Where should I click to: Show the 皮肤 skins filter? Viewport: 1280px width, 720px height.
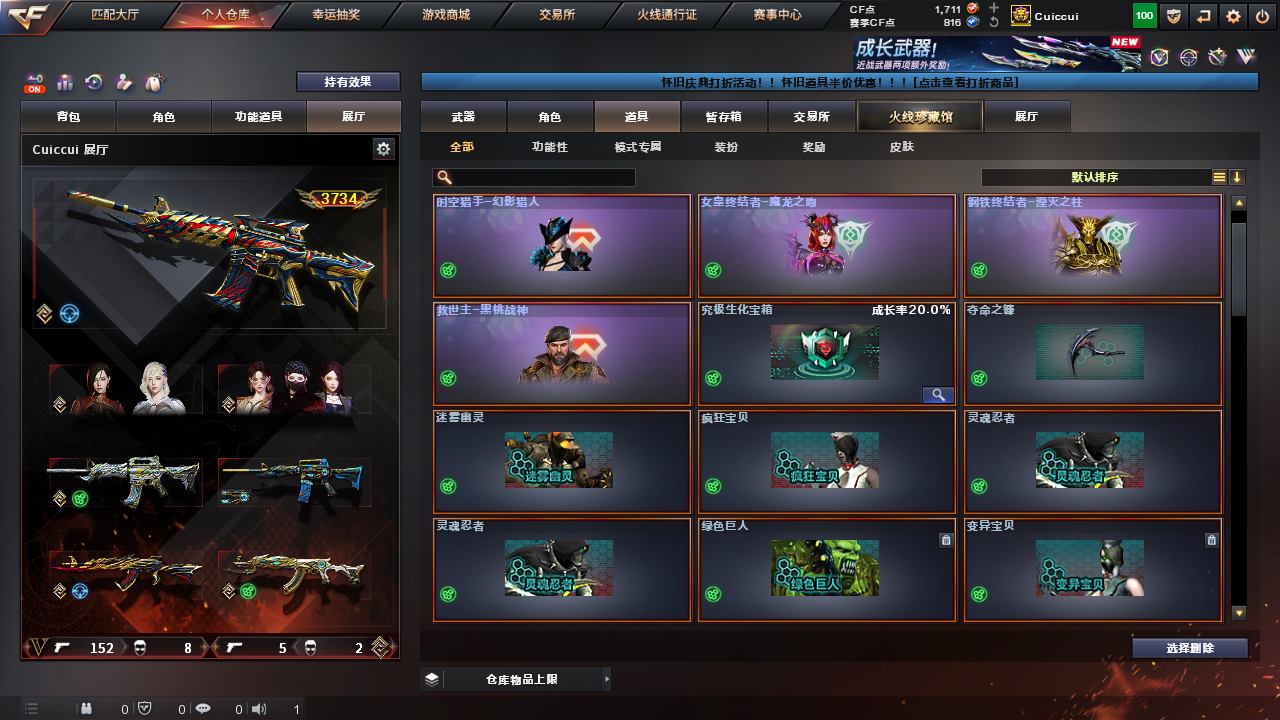(901, 147)
